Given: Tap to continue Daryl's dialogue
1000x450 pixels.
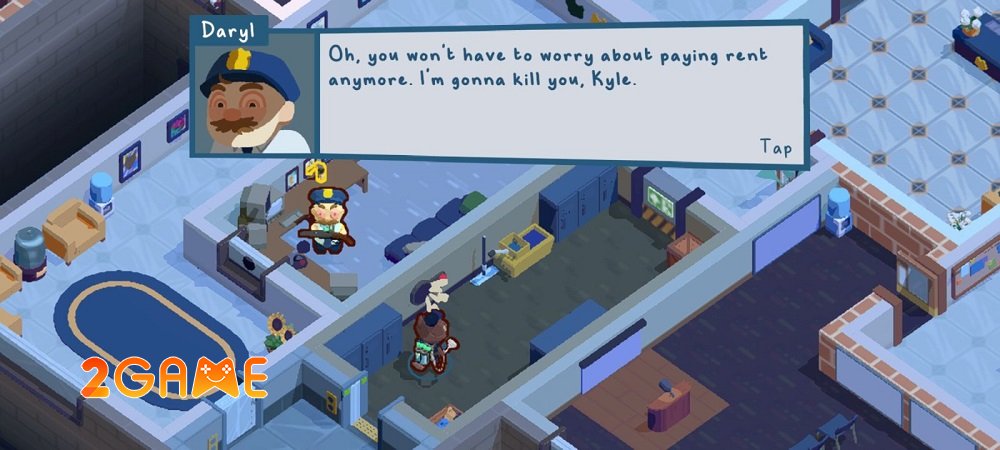Looking at the screenshot, I should tap(776, 147).
